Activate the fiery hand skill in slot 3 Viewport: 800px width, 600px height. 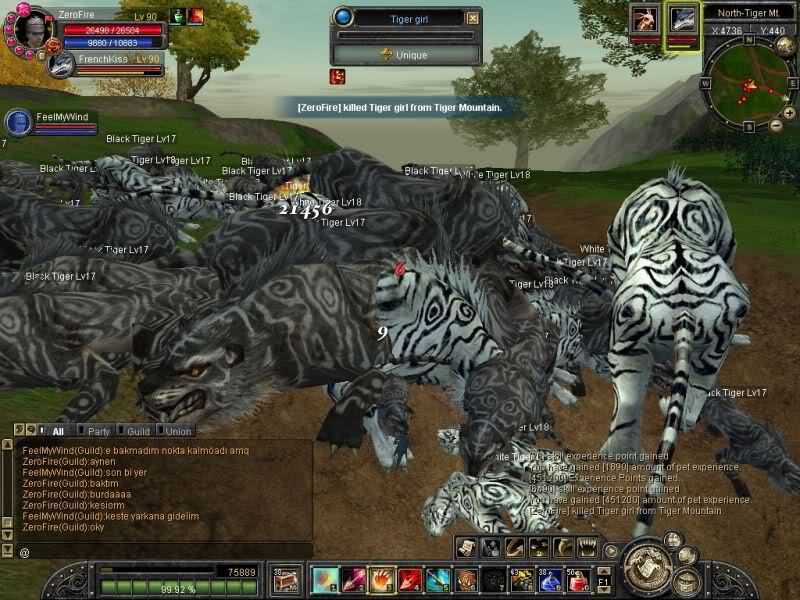382,580
